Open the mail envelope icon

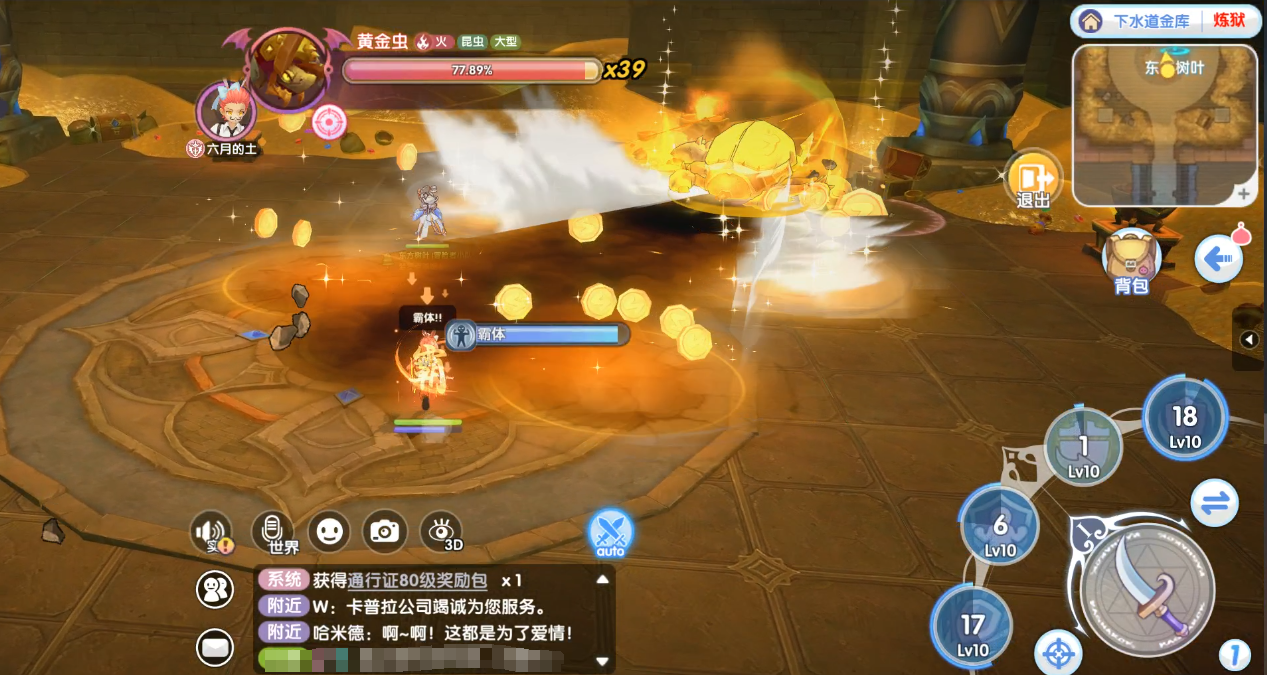click(215, 648)
